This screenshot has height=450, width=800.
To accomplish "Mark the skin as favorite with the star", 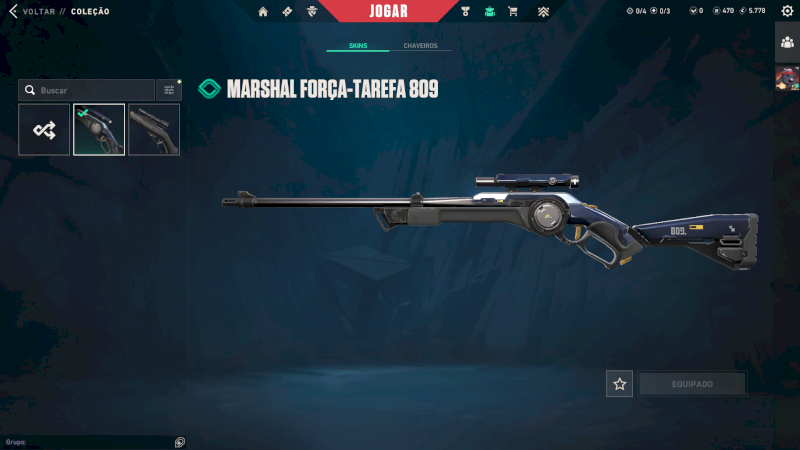I will coord(619,384).
